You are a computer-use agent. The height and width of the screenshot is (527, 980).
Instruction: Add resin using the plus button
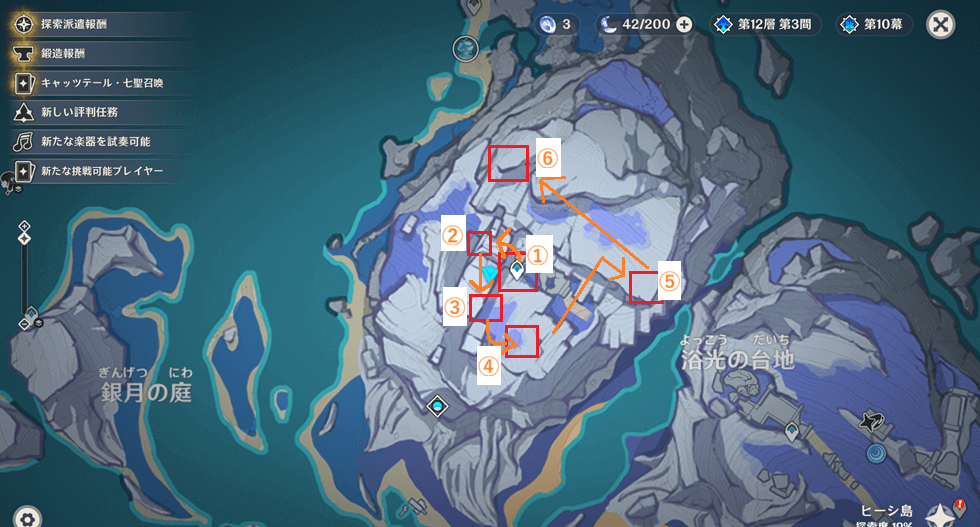(684, 24)
